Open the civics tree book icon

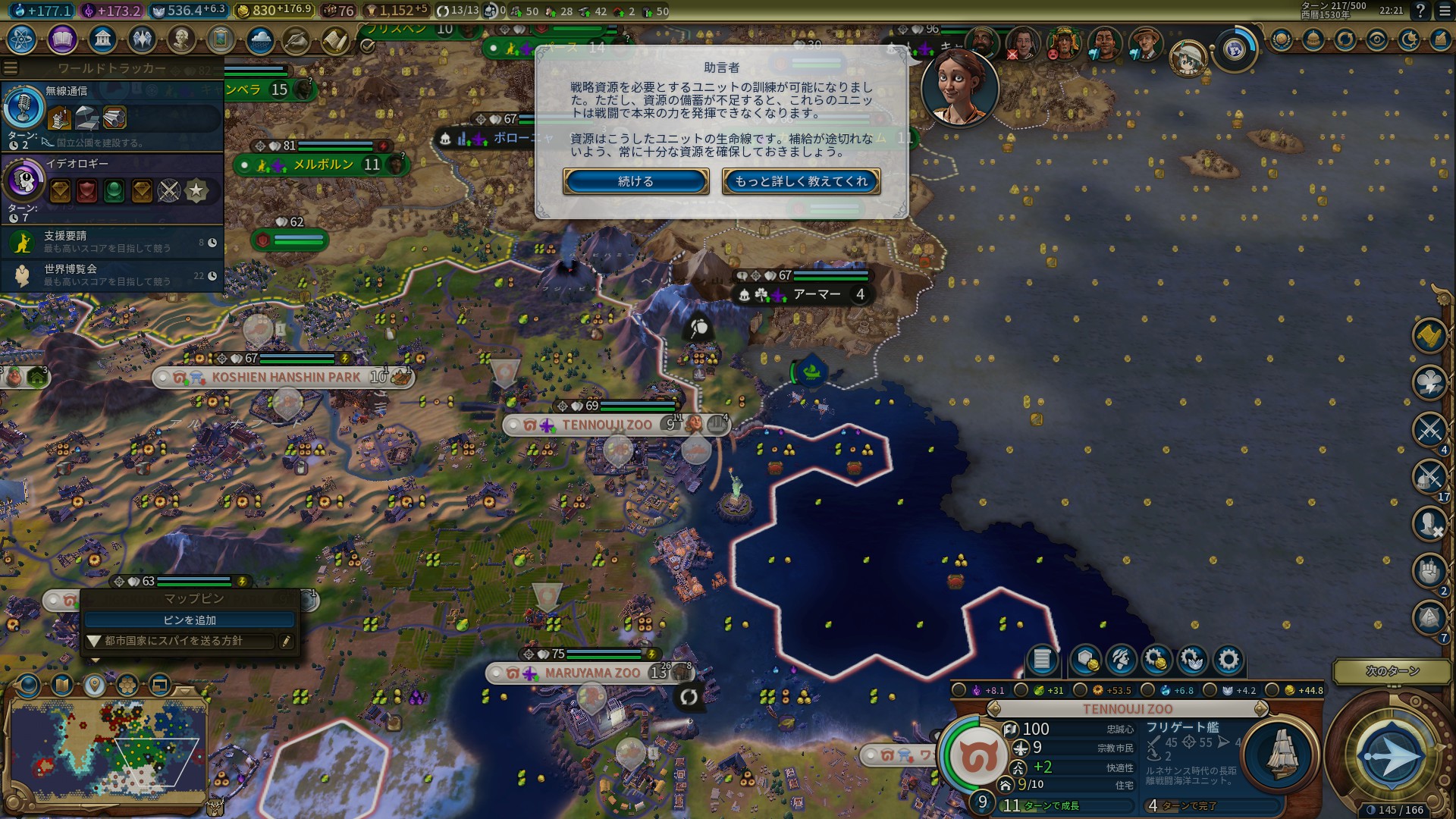click(62, 39)
